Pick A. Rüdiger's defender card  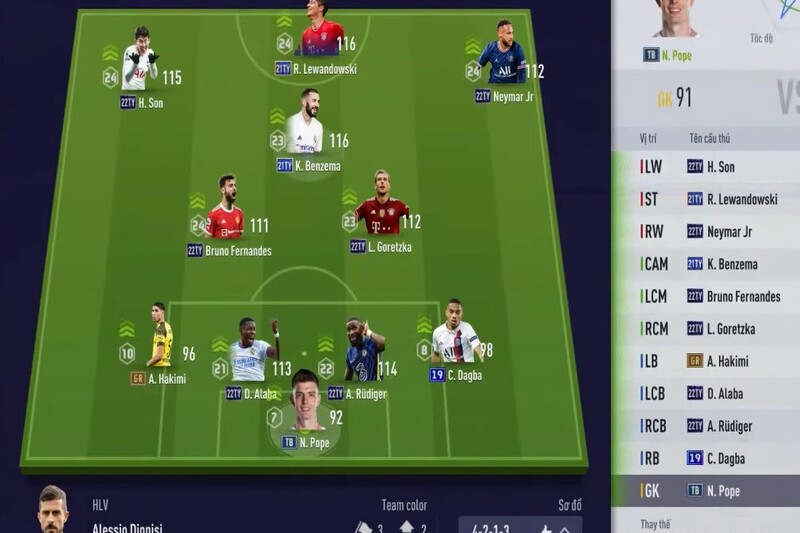(364, 356)
